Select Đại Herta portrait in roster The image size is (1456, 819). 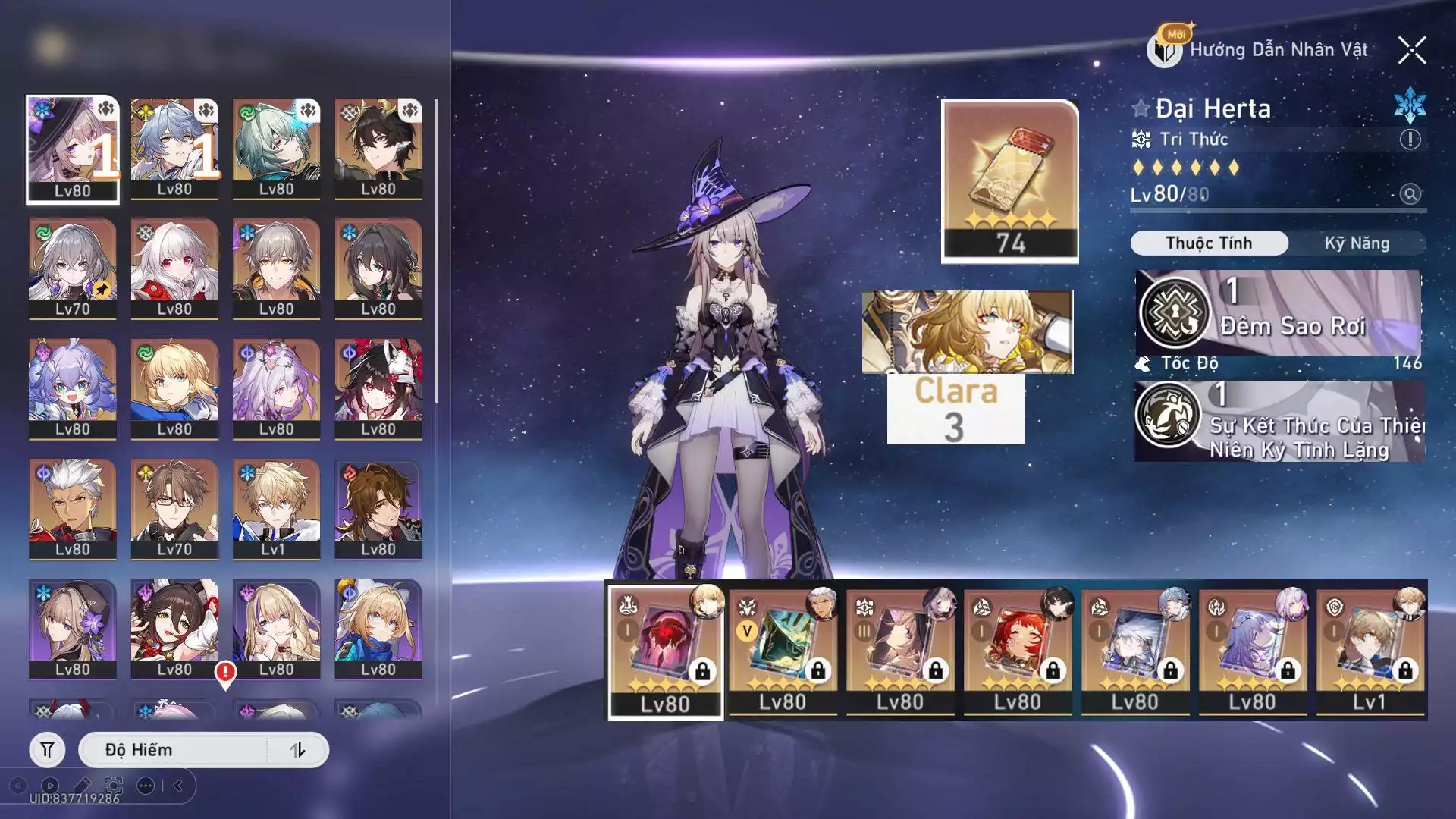[73, 149]
